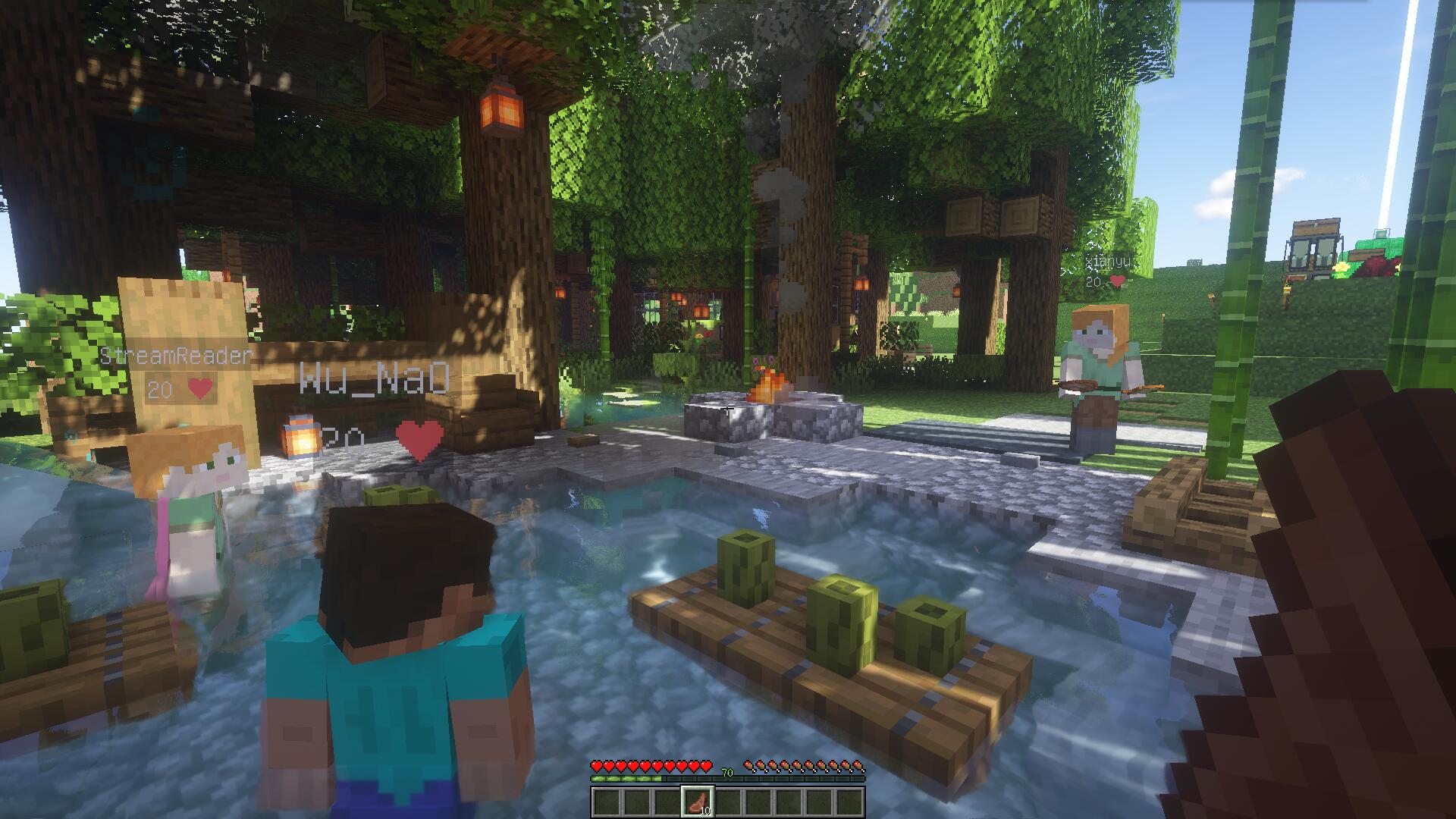The width and height of the screenshot is (1456, 819).
Task: Select the hotbar slot holding 10 meat
Action: [x=698, y=802]
